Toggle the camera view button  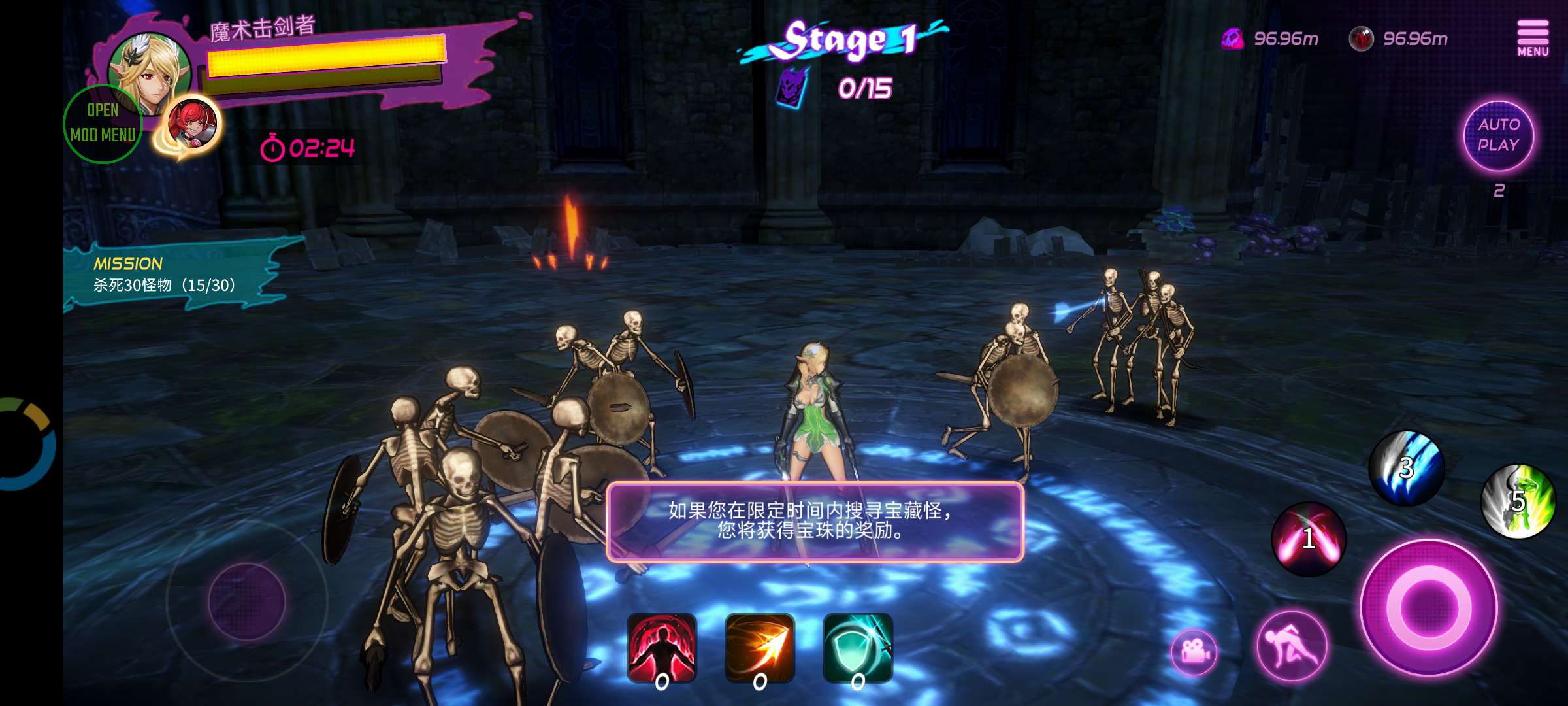[1194, 651]
